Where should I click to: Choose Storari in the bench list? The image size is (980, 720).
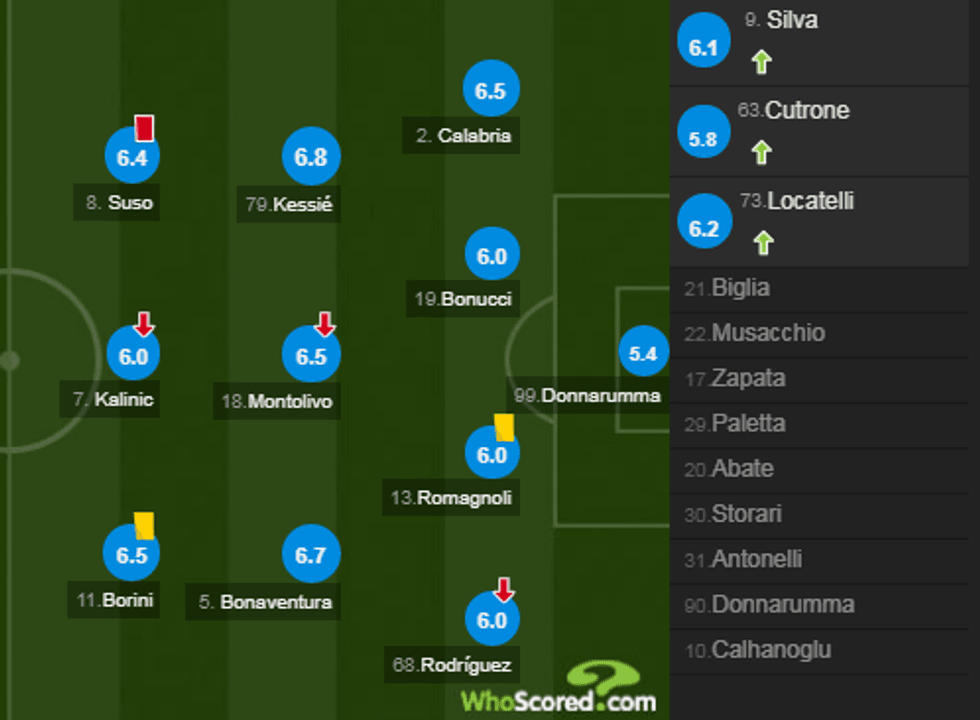tap(746, 515)
